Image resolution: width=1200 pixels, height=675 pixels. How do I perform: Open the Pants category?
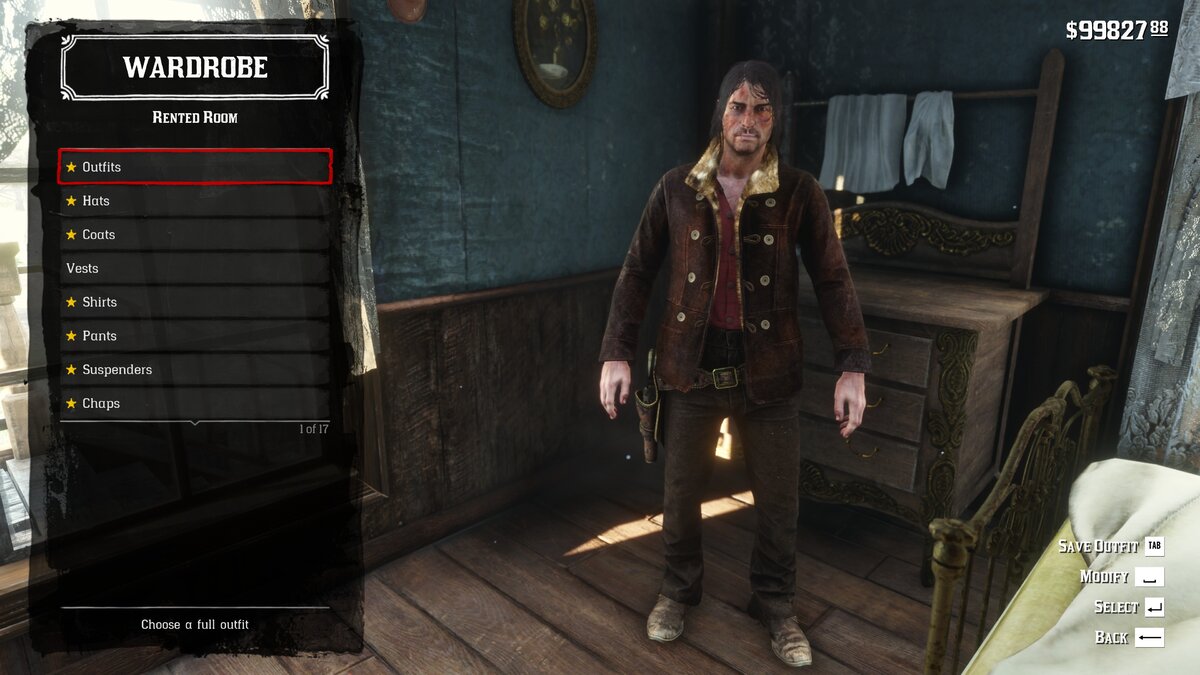[x=195, y=336]
